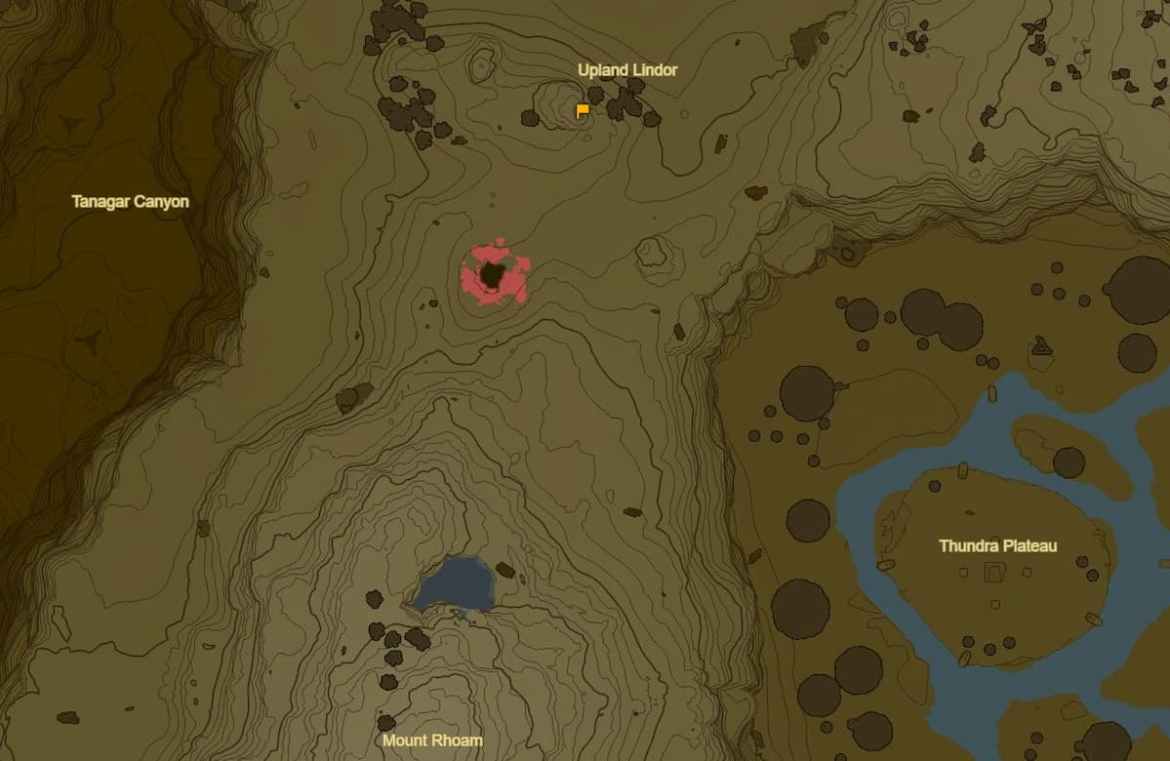This screenshot has width=1170, height=761.
Task: Click the red highlighted chasm marker
Action: tap(494, 275)
